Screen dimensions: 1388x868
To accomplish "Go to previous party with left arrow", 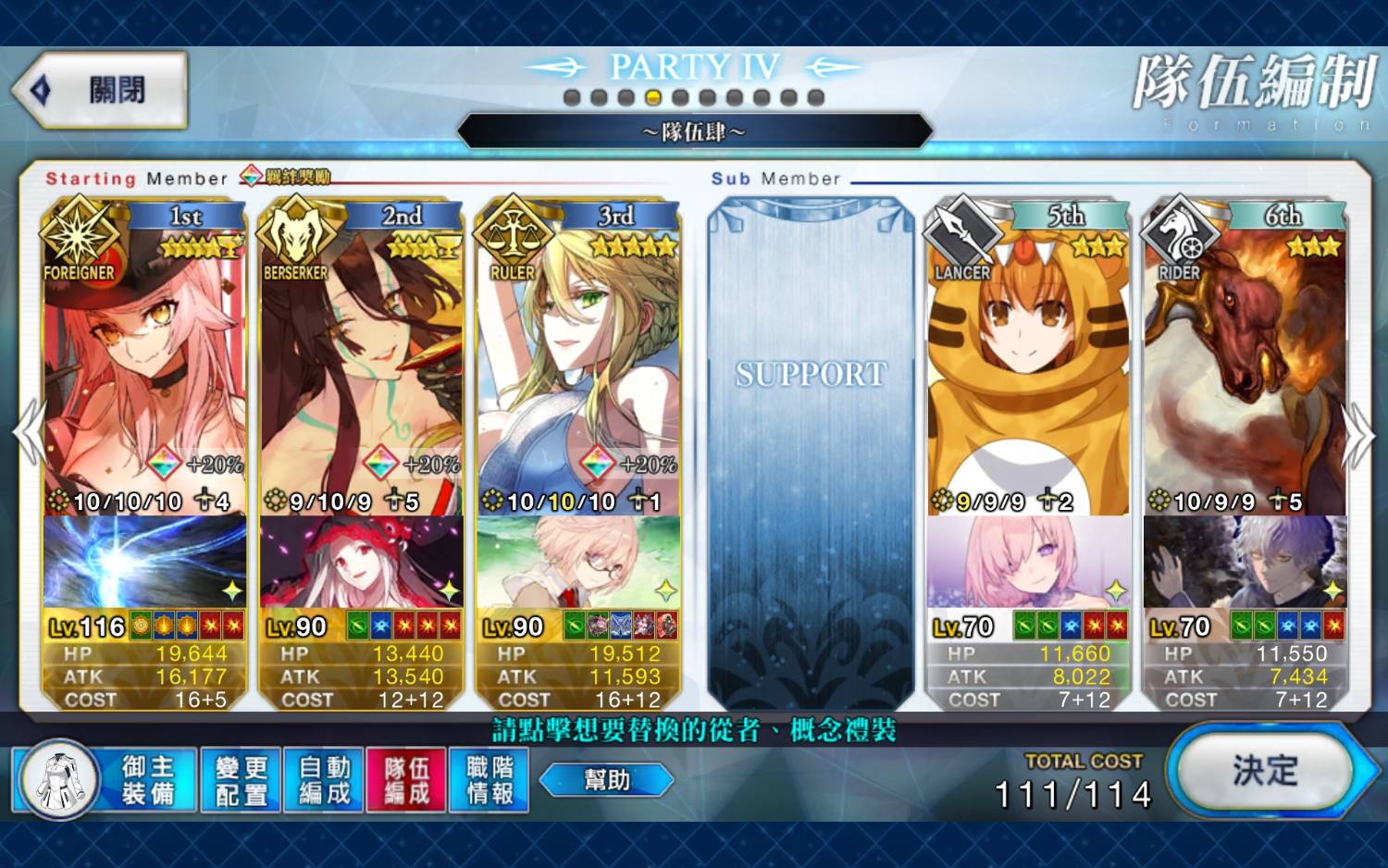I will pos(28,433).
